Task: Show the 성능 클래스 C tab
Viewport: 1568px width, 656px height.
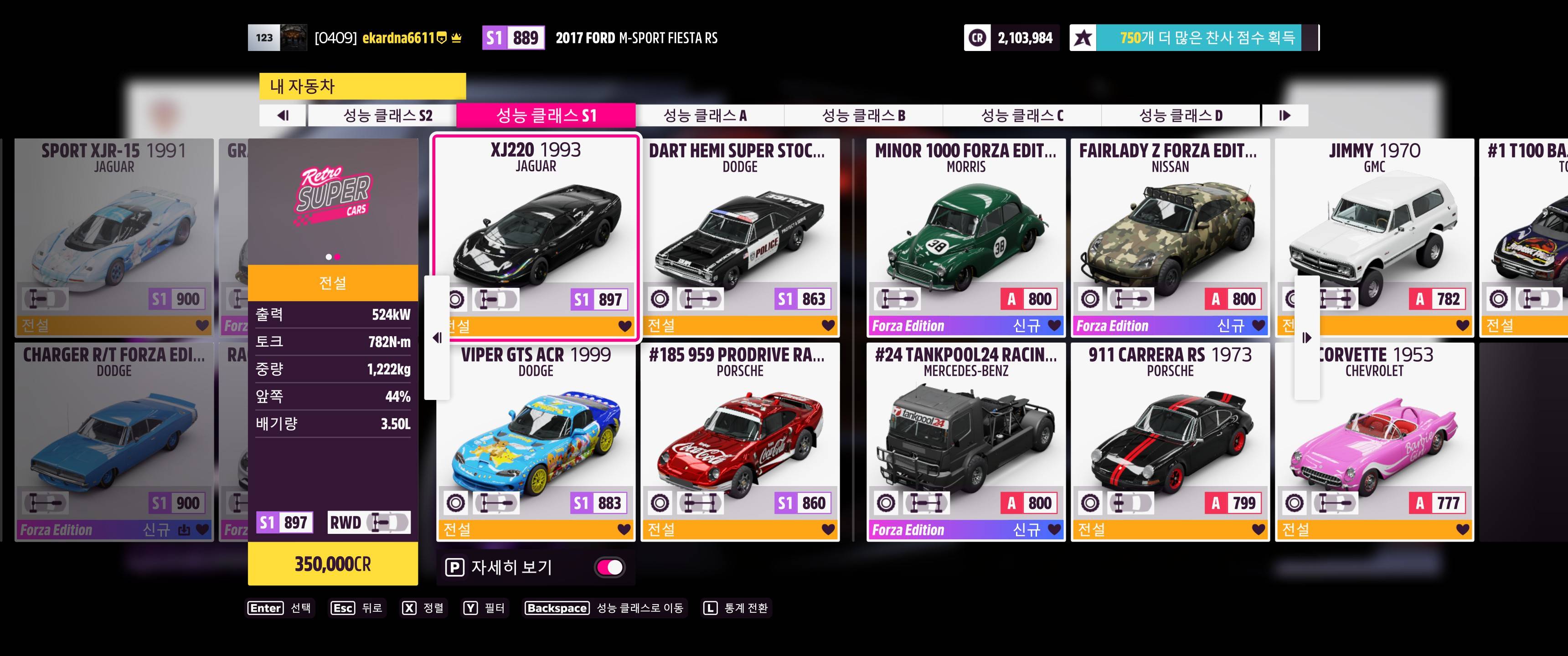Action: [x=1022, y=116]
